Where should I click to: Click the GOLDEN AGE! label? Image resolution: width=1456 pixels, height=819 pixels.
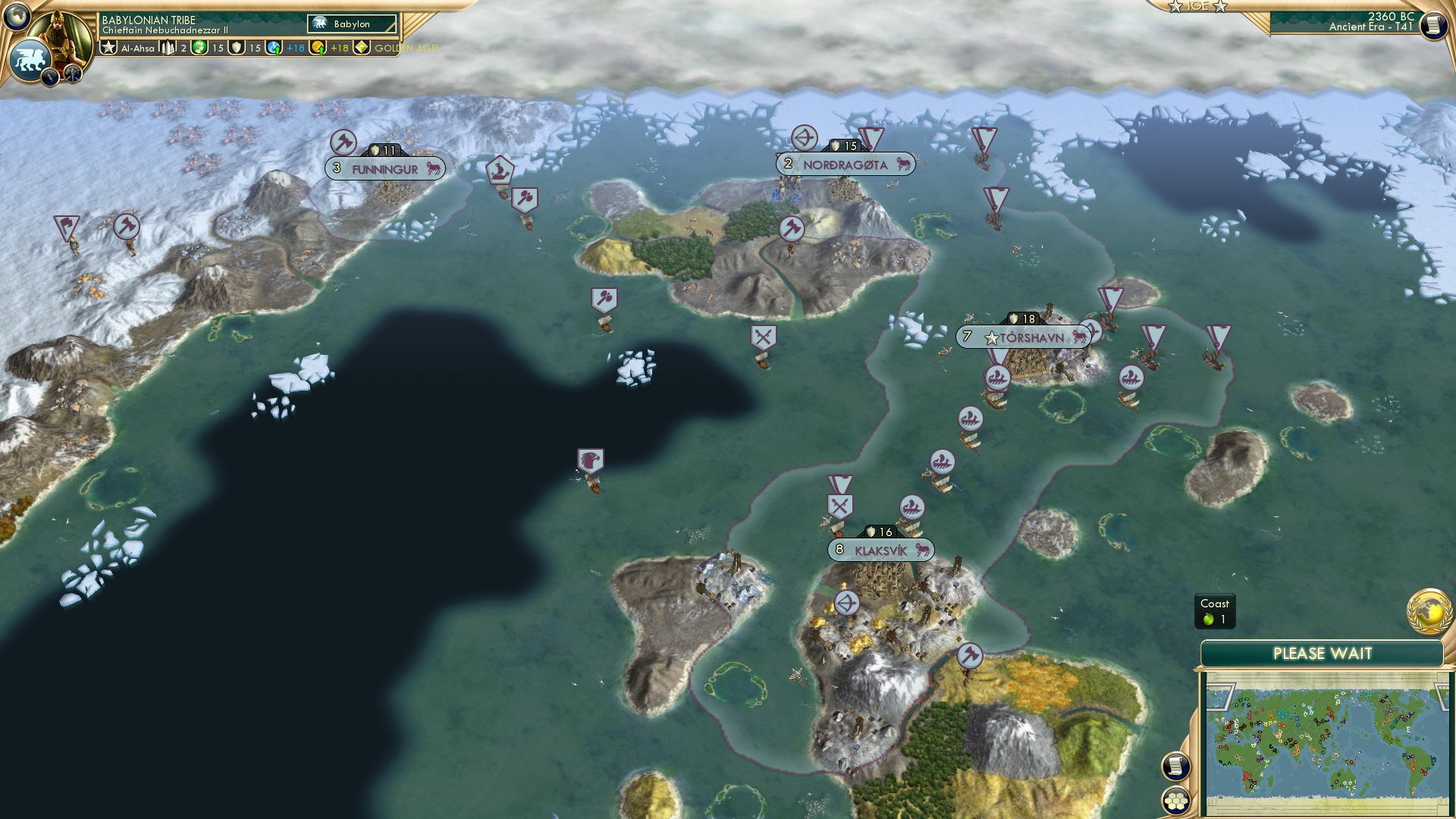[x=408, y=48]
